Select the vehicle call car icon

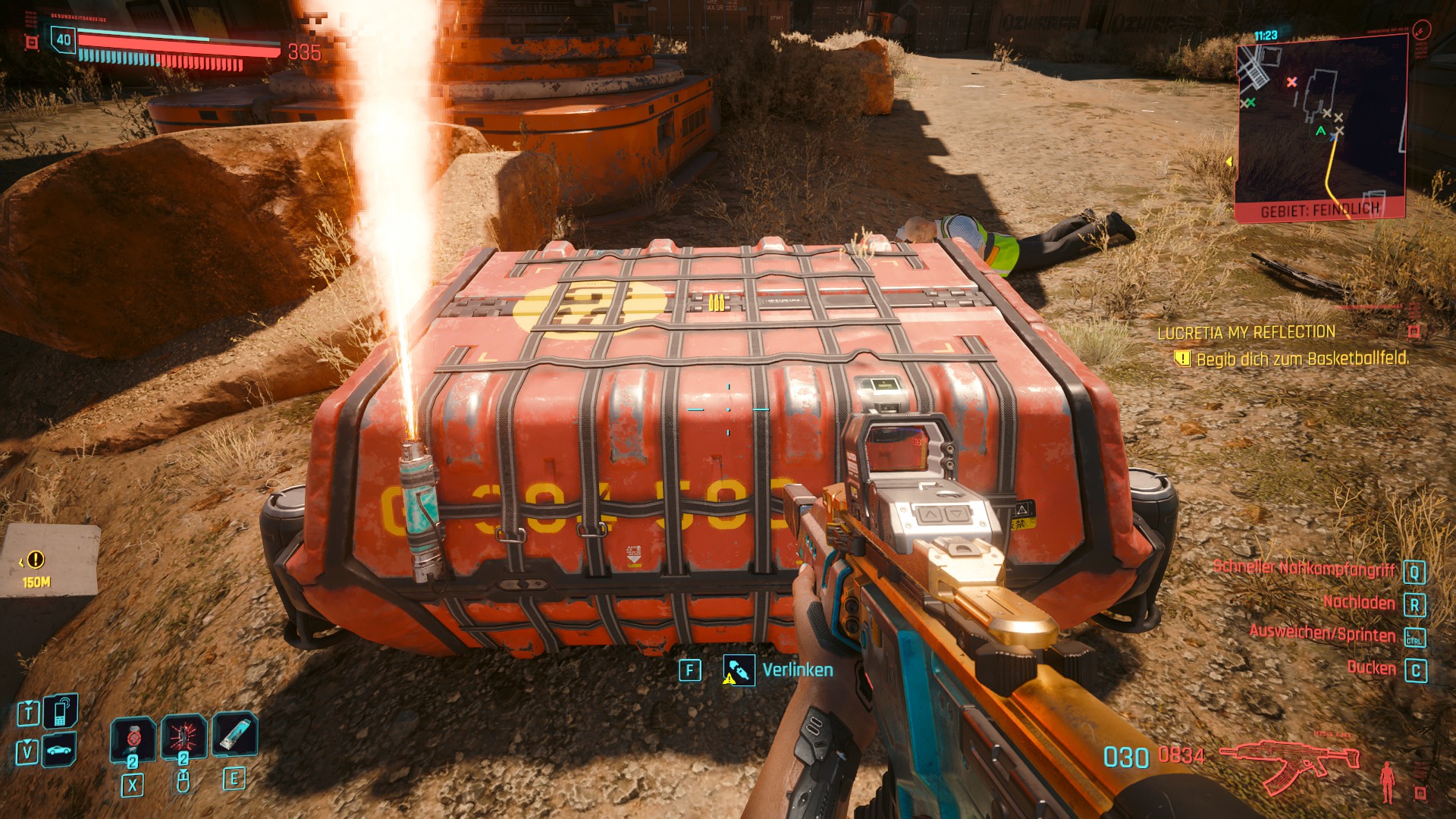point(60,750)
